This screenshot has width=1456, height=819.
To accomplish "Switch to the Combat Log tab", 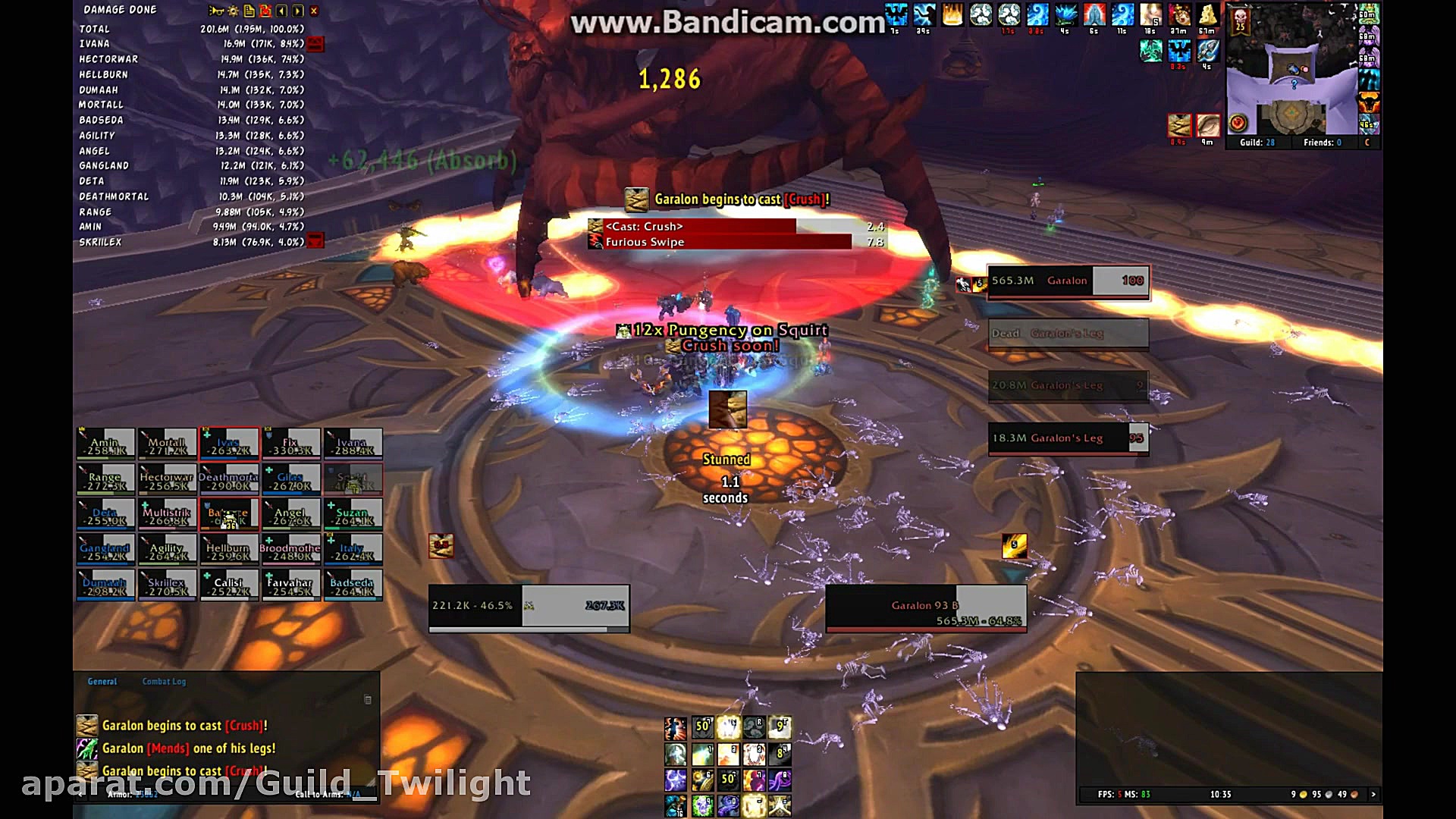I will coord(164,681).
